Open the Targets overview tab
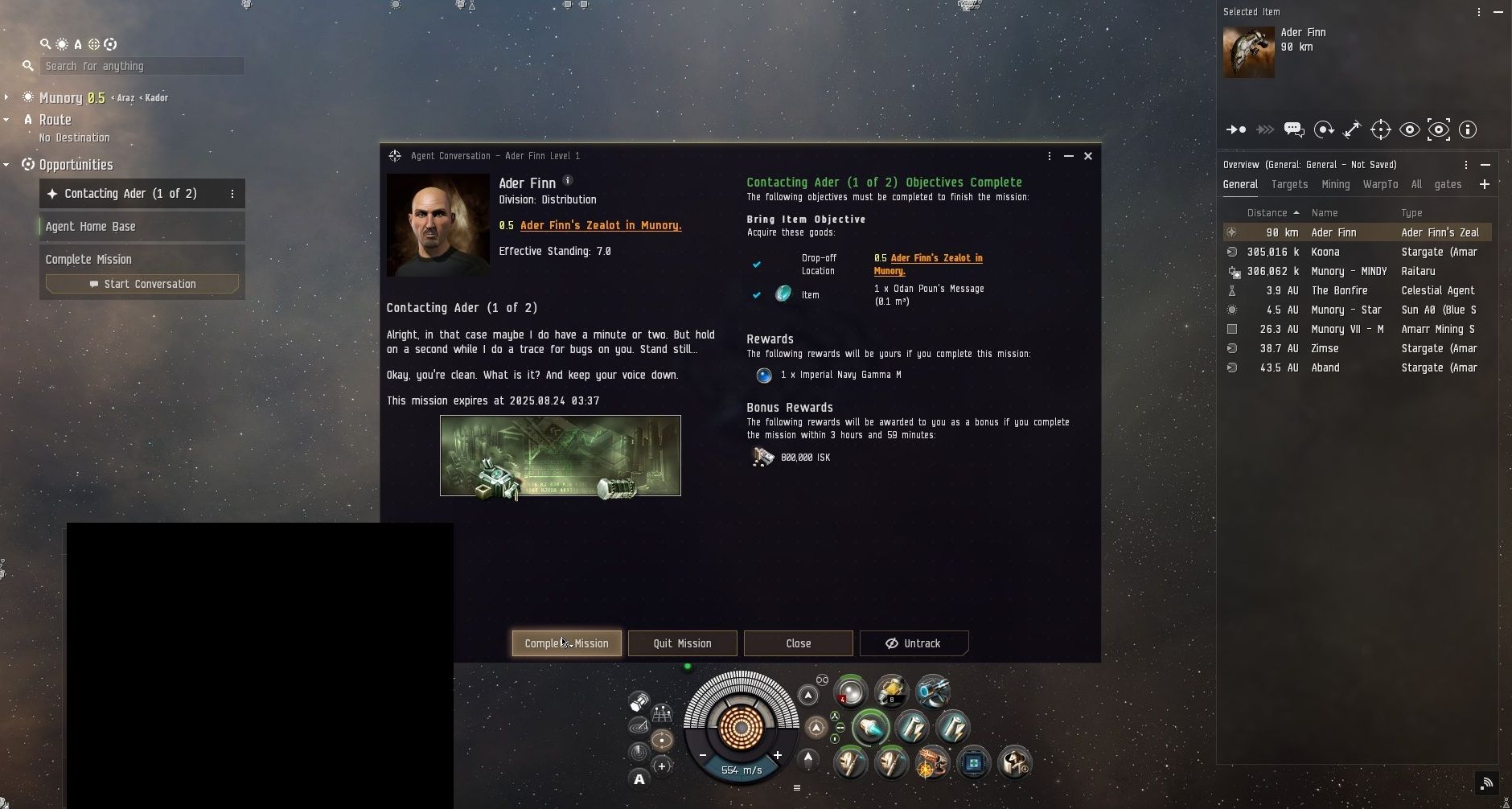 1289,184
